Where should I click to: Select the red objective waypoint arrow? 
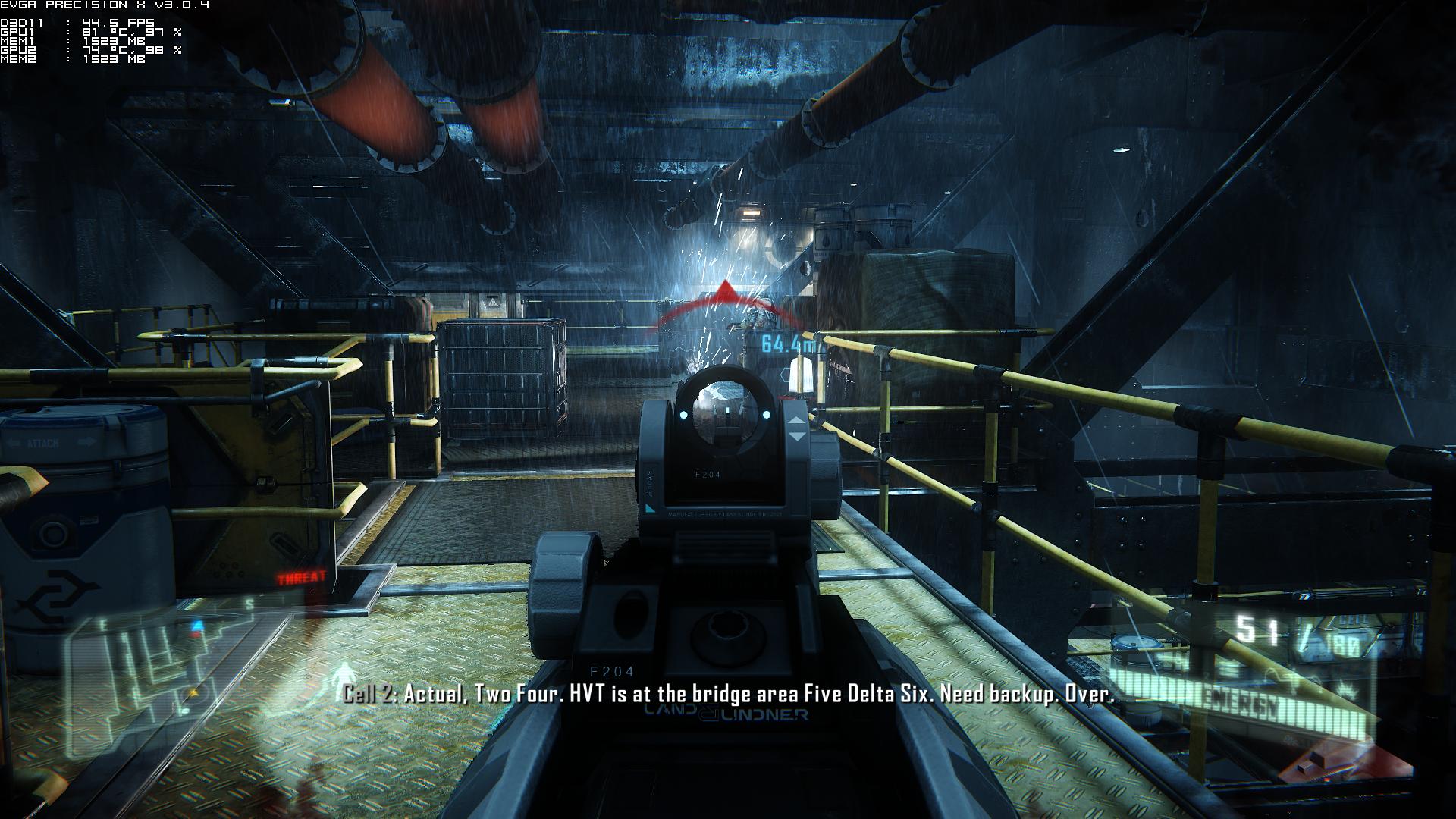tap(726, 291)
